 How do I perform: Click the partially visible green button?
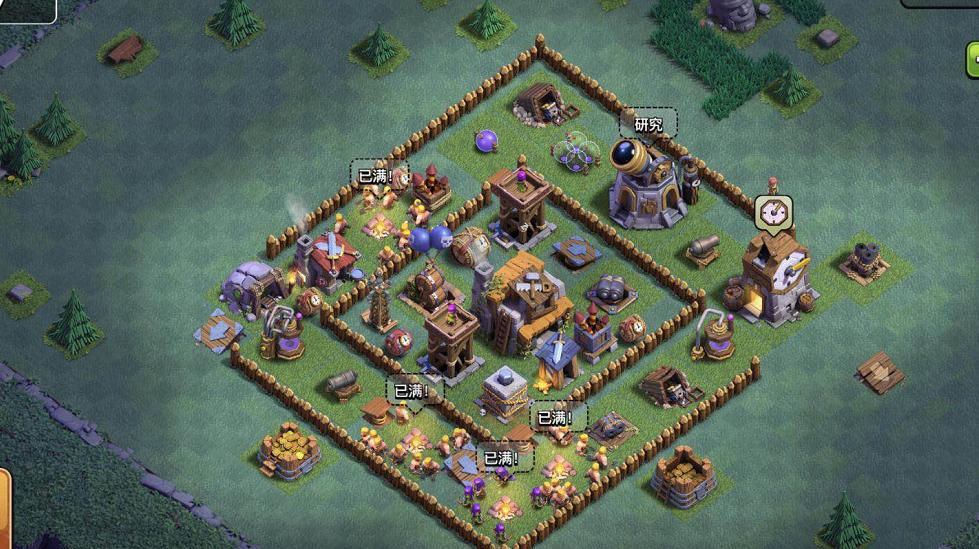[x=972, y=60]
